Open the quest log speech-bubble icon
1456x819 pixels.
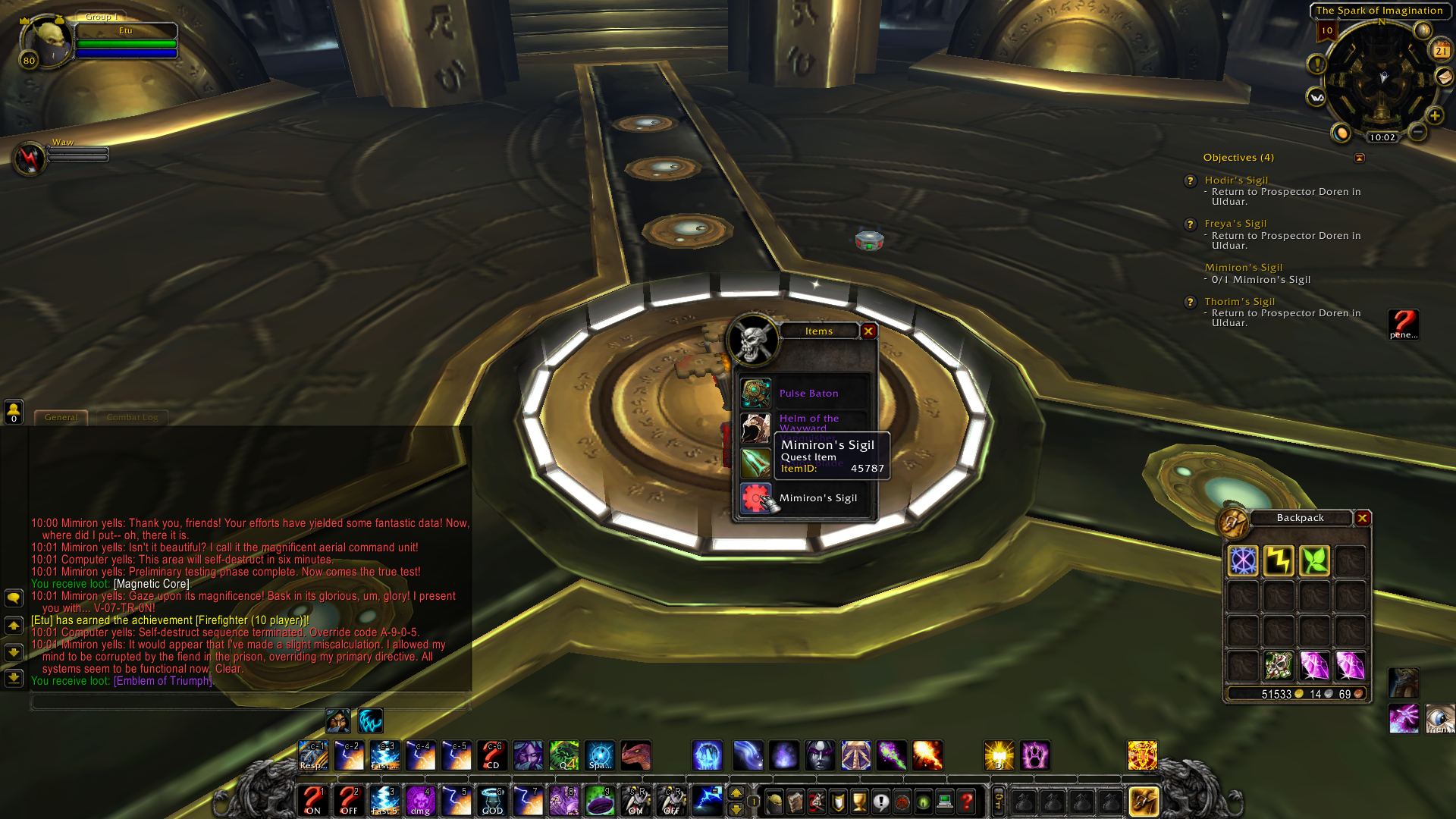pyautogui.click(x=880, y=802)
